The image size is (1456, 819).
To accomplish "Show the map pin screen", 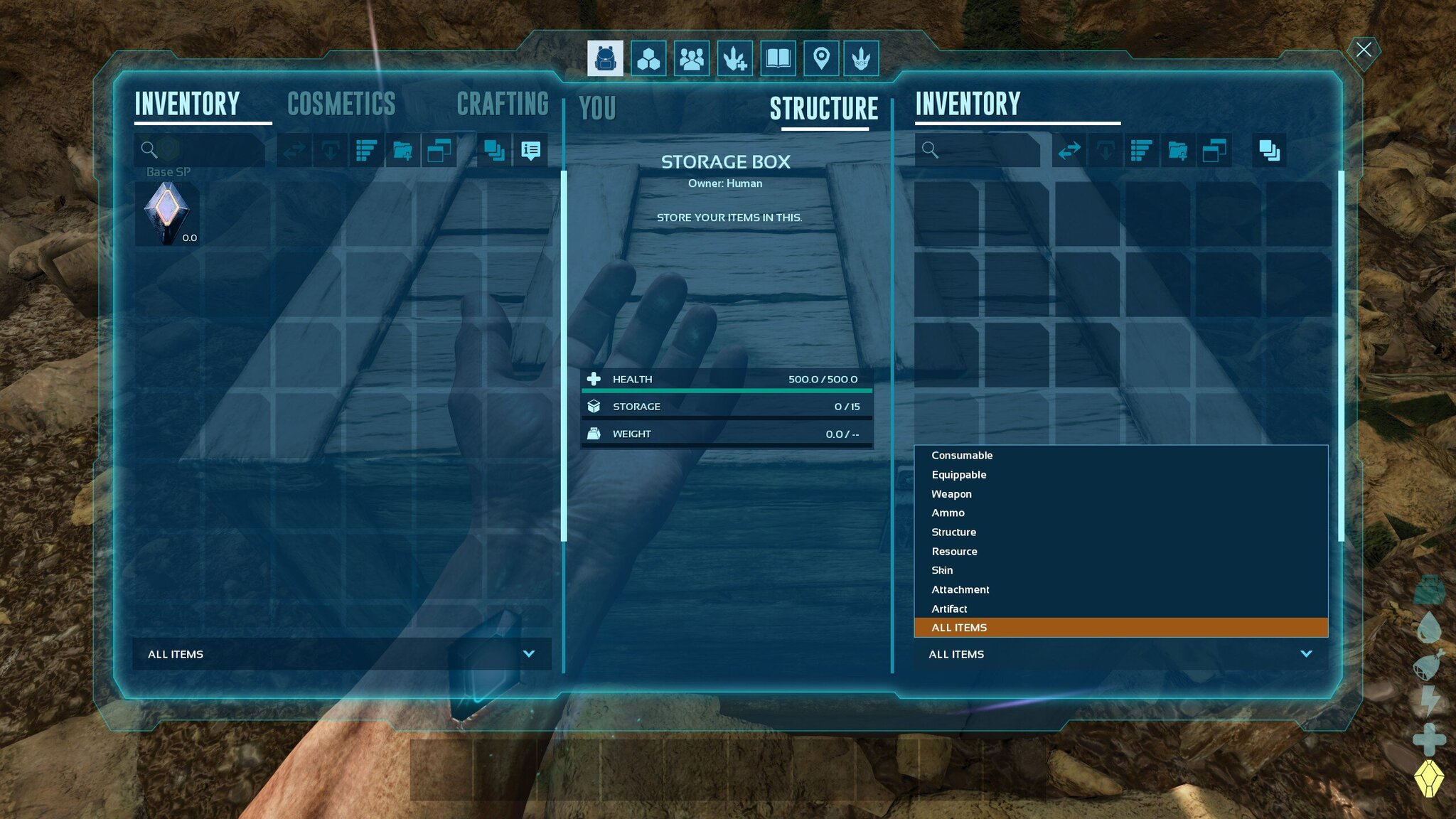I will click(x=820, y=58).
